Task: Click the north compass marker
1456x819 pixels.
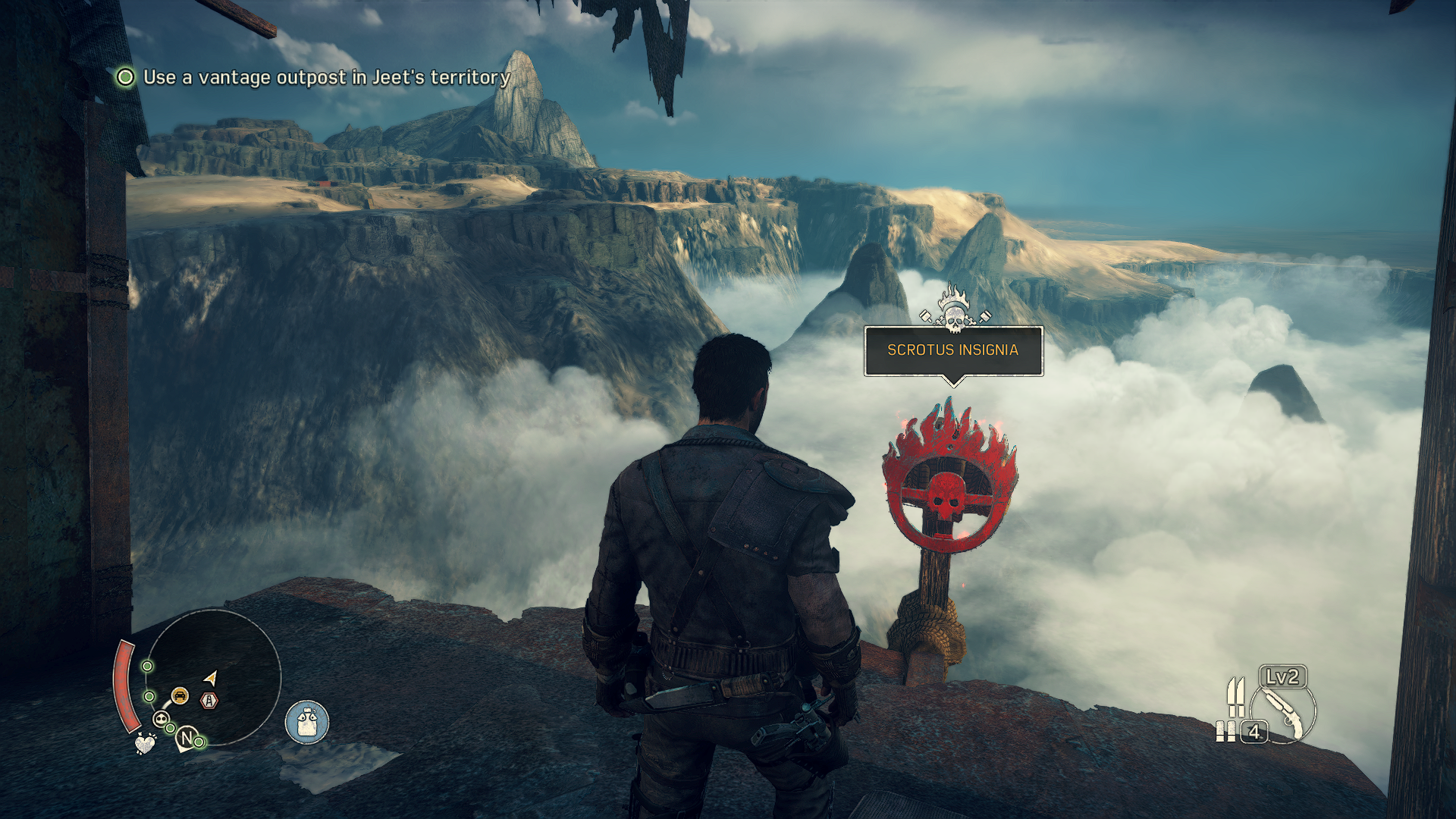Action: (x=187, y=738)
